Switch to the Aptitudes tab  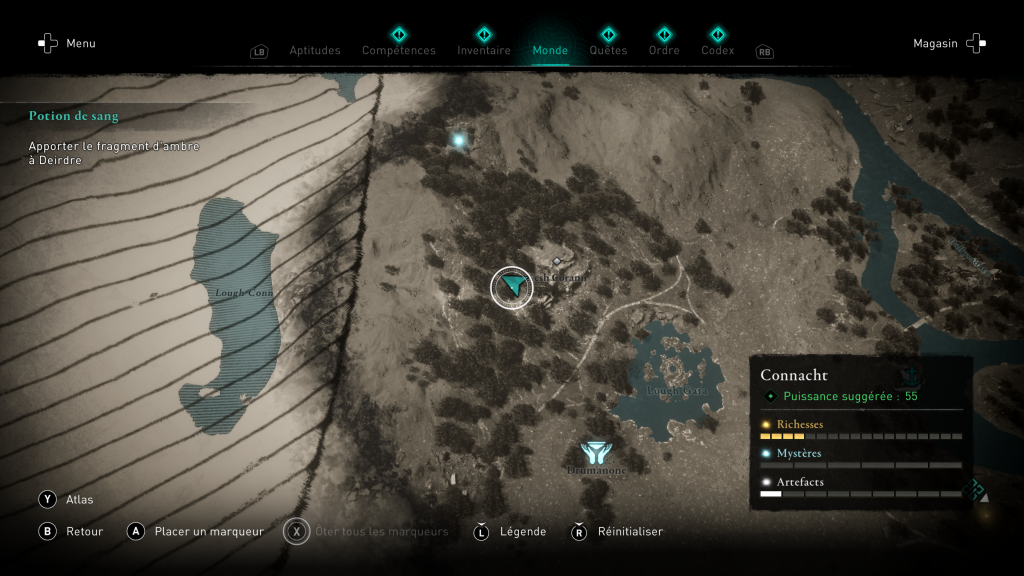pos(314,50)
